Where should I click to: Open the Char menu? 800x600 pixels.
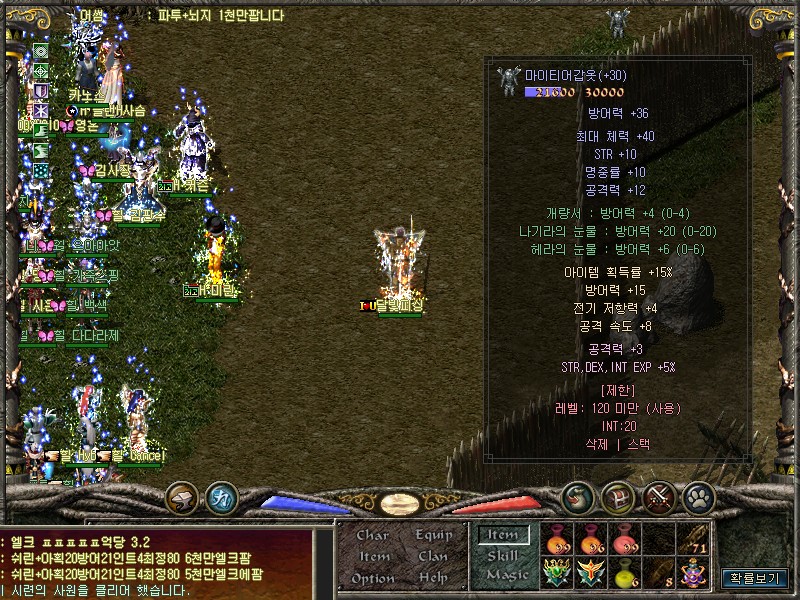[373, 535]
